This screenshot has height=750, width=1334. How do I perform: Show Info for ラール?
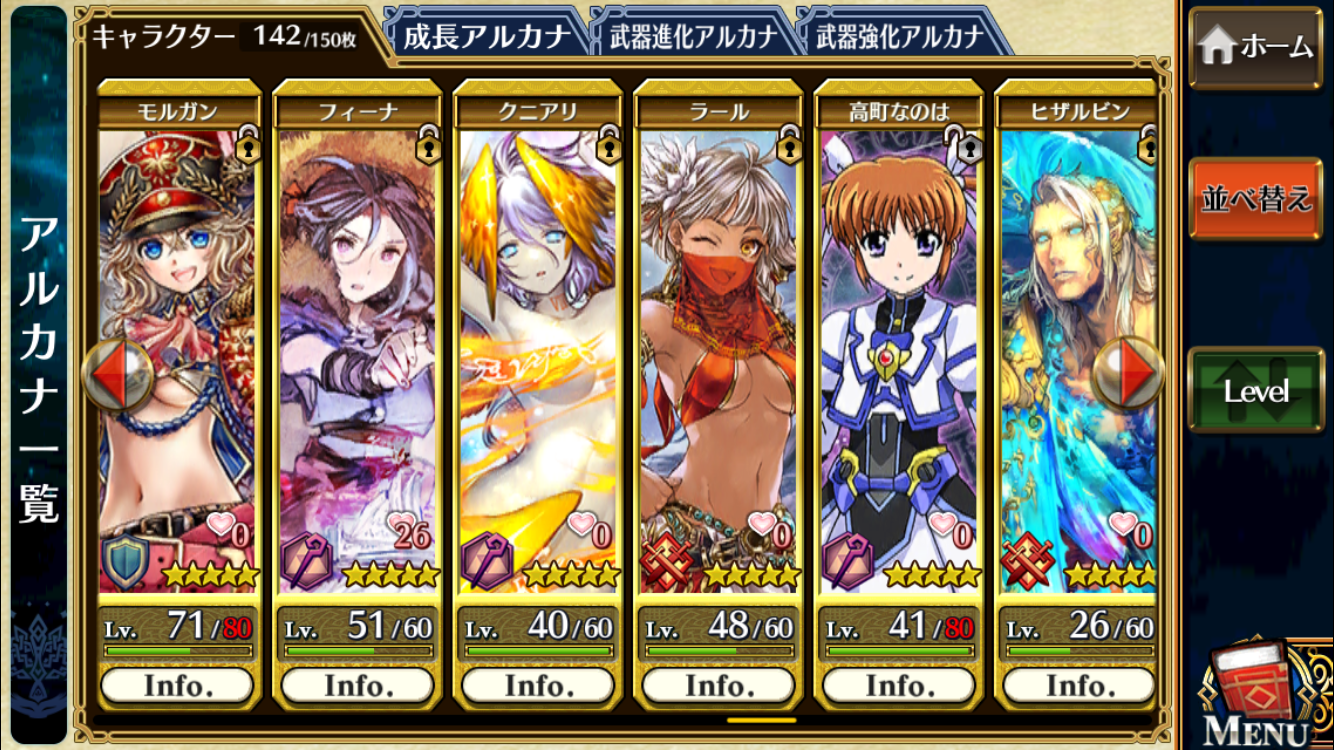[718, 686]
